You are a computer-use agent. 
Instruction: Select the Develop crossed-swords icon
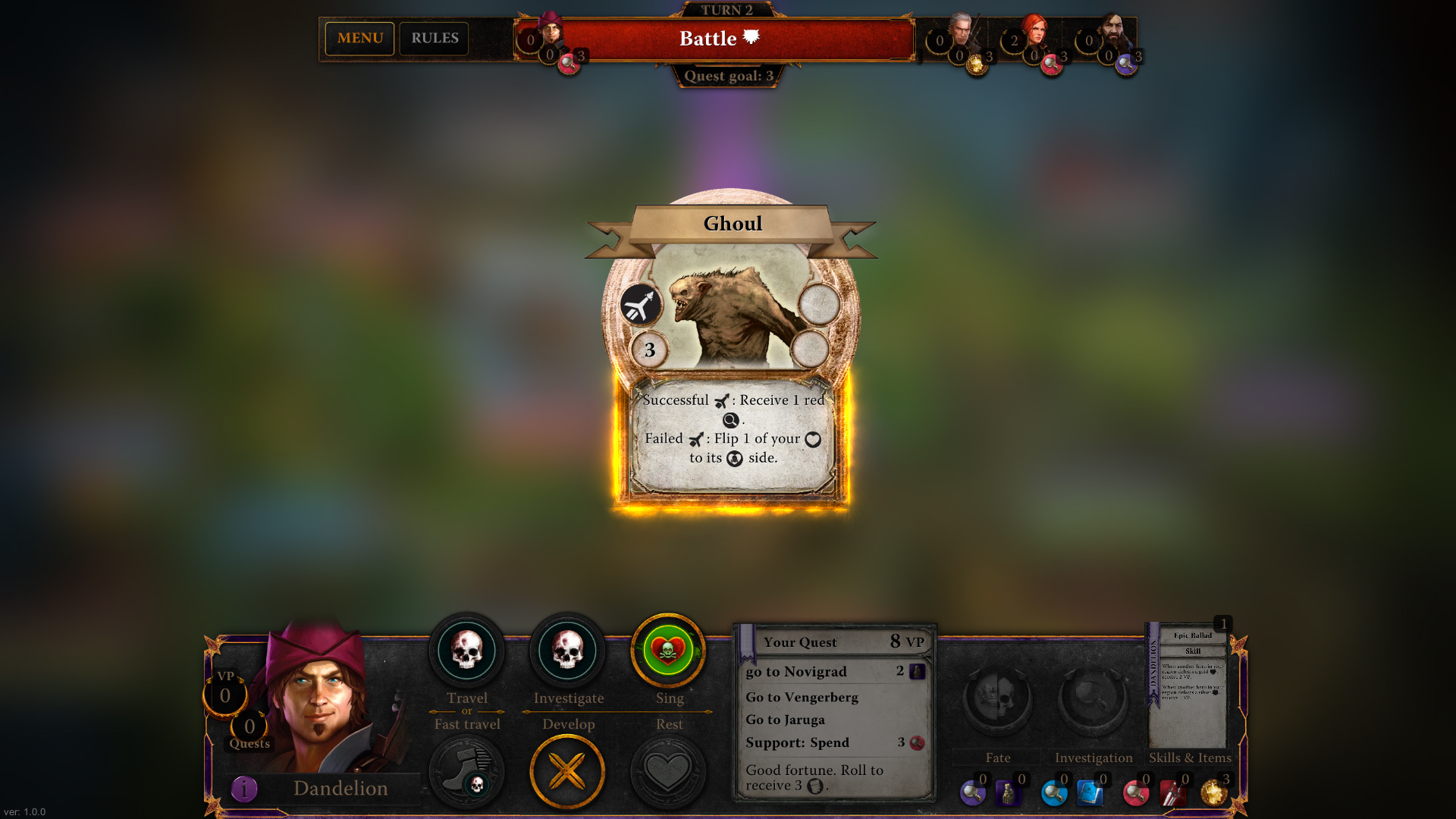(x=567, y=771)
